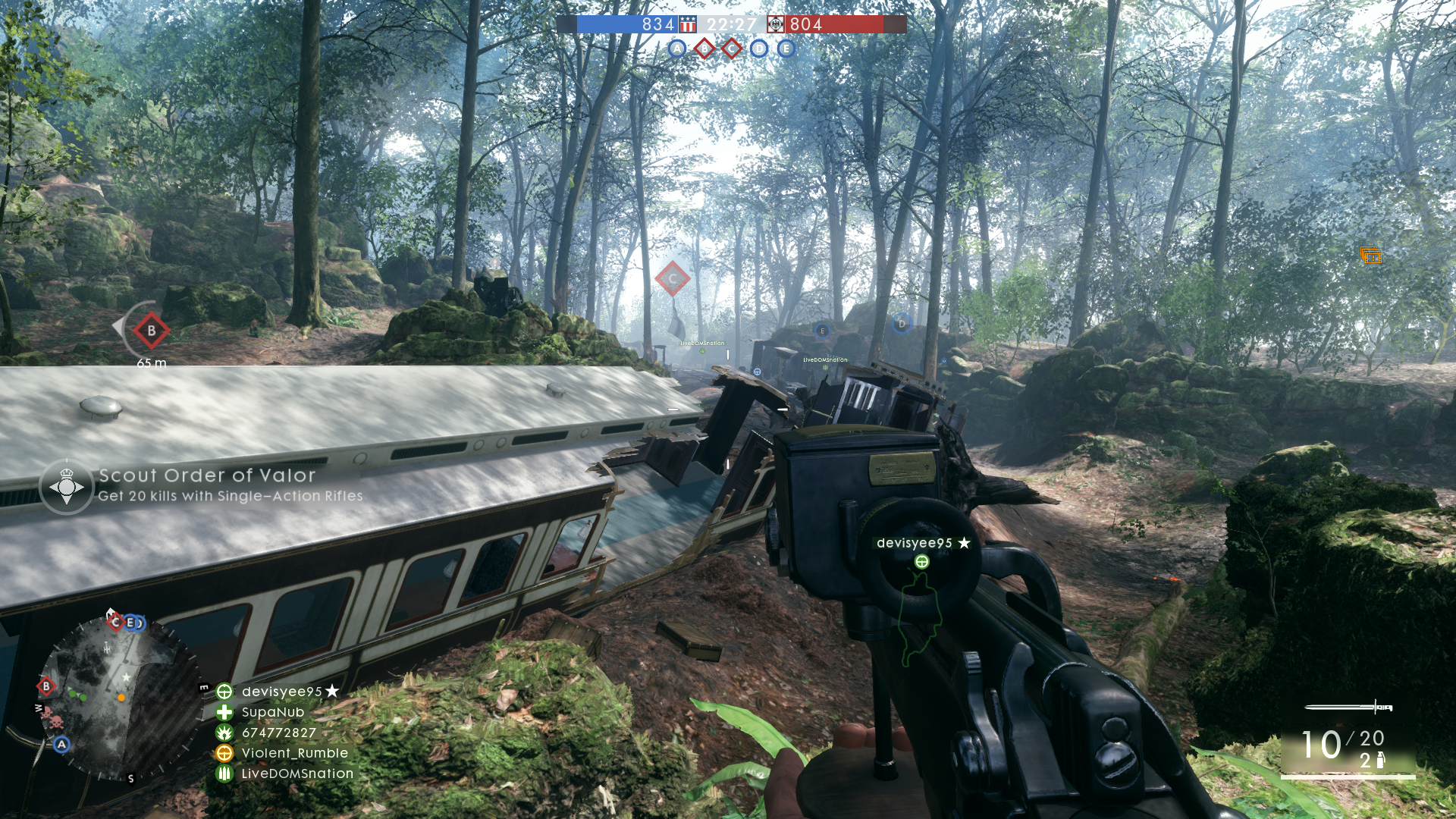This screenshot has width=1456, height=819.
Task: Click the grenade icon by the ammo counter
Action: (x=1380, y=760)
